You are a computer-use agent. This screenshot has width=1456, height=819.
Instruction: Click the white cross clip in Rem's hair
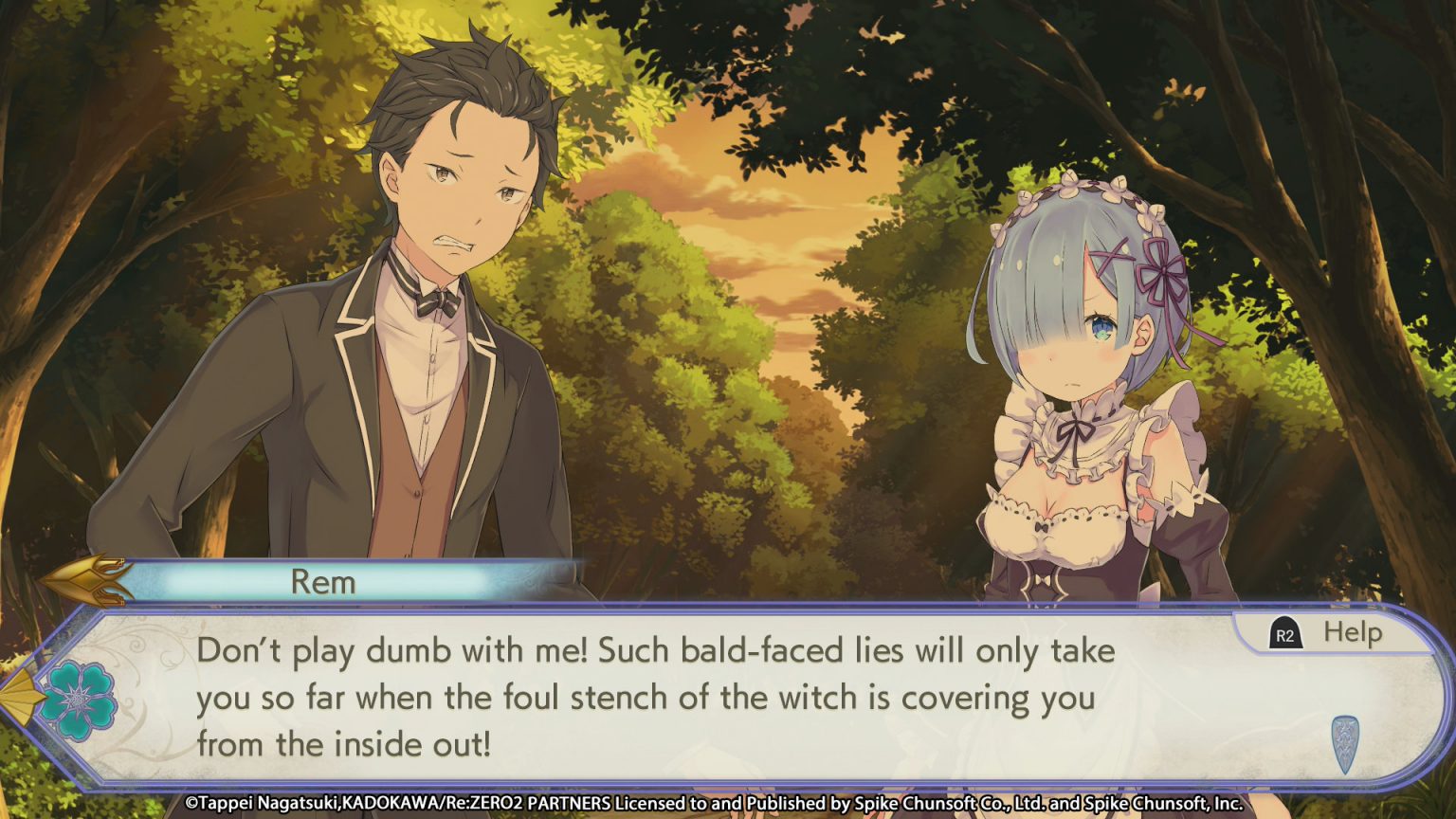point(1111,256)
